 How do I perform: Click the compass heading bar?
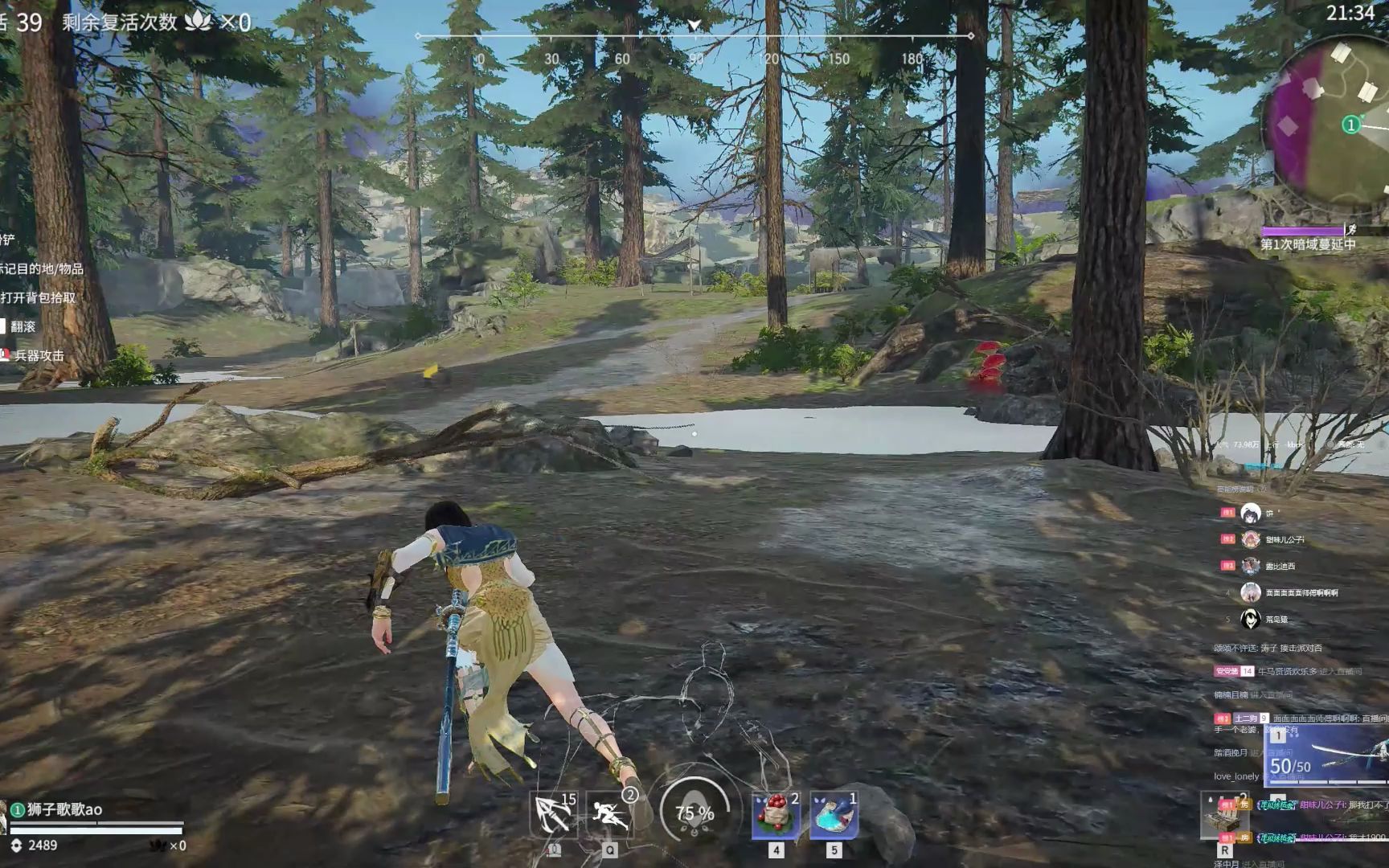tap(694, 36)
